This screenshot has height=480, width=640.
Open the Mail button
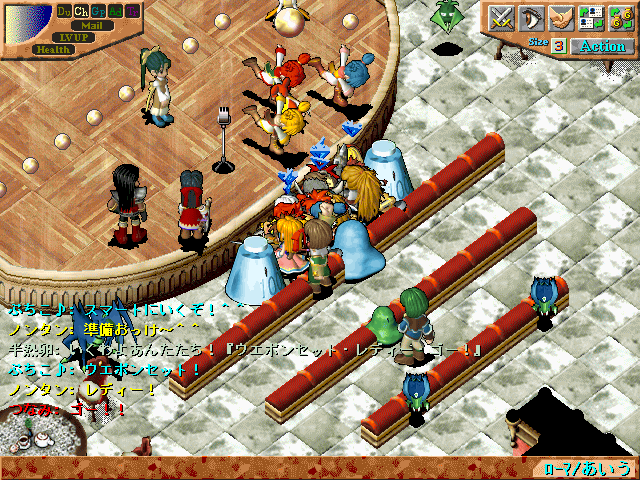click(x=91, y=25)
